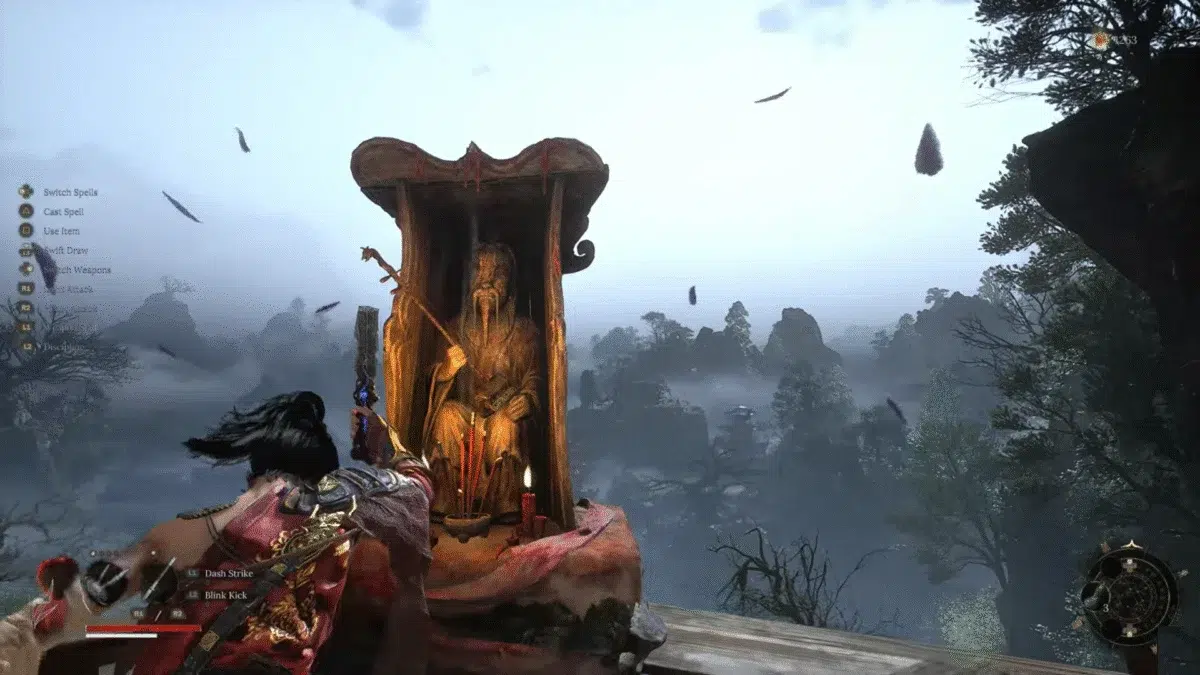
Task: Click the single sword weapon slot icon
Action: [156, 579]
